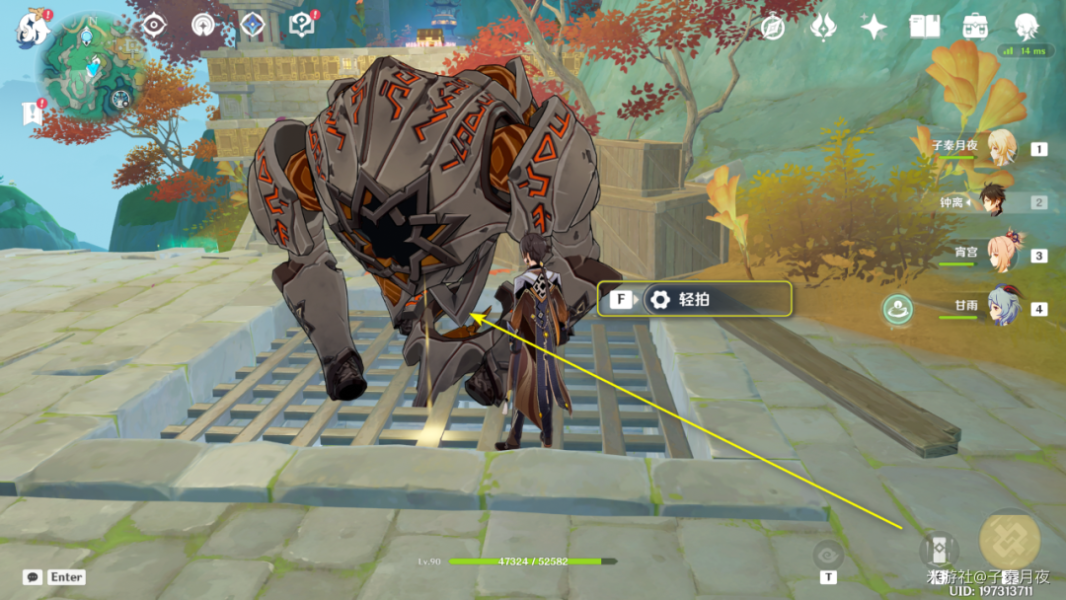Screen dimensions: 1066x600
Task: Click the eye-shaped target icon in top bar
Action: pyautogui.click(x=153, y=25)
